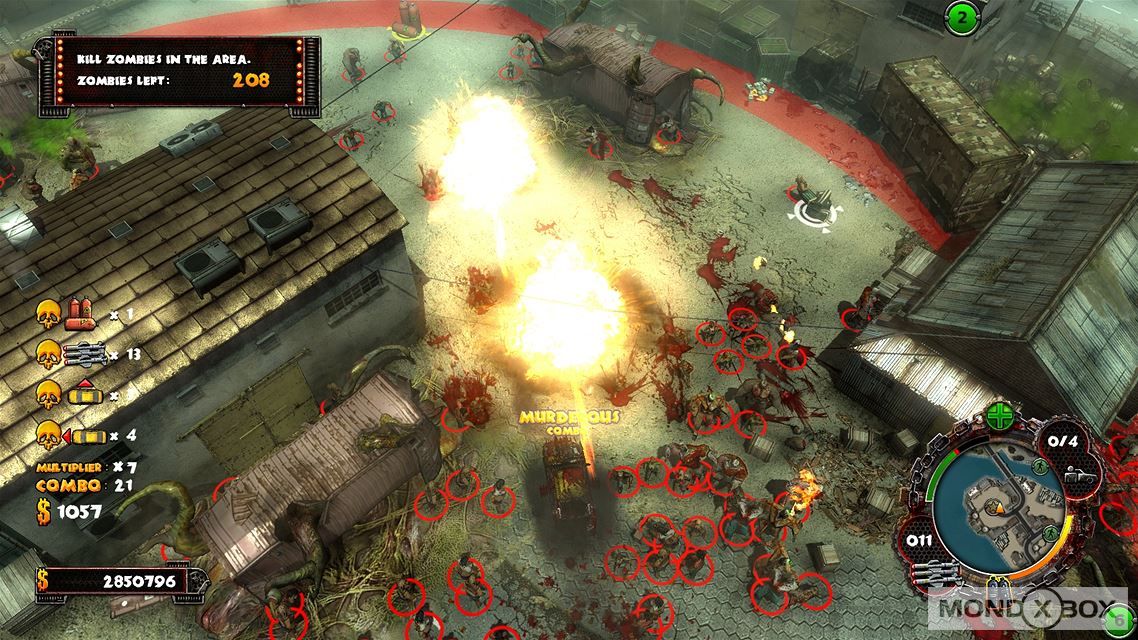Click the green number 2 badge
The image size is (1138, 640).
pyautogui.click(x=962, y=18)
